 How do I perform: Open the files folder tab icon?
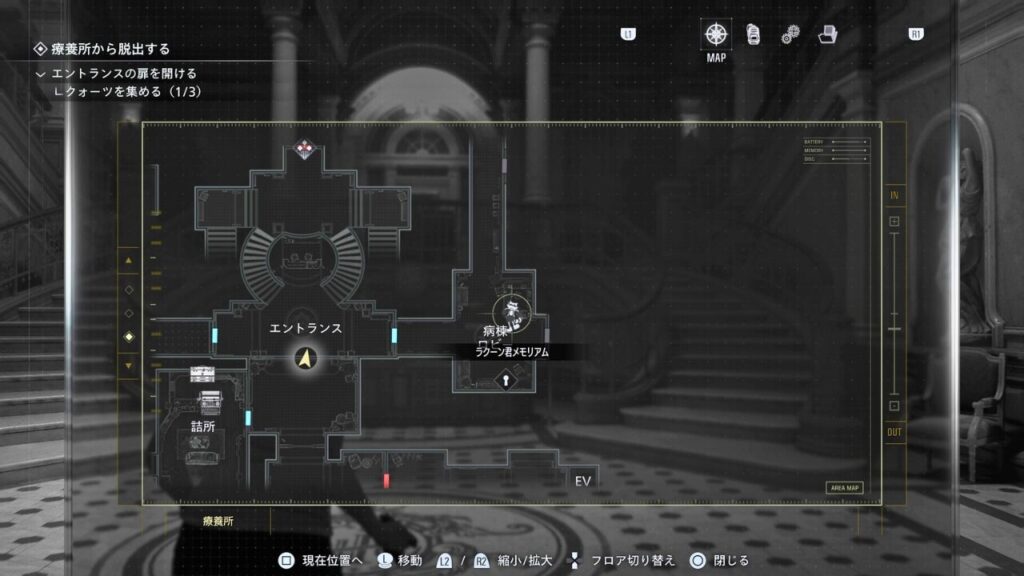click(x=828, y=34)
